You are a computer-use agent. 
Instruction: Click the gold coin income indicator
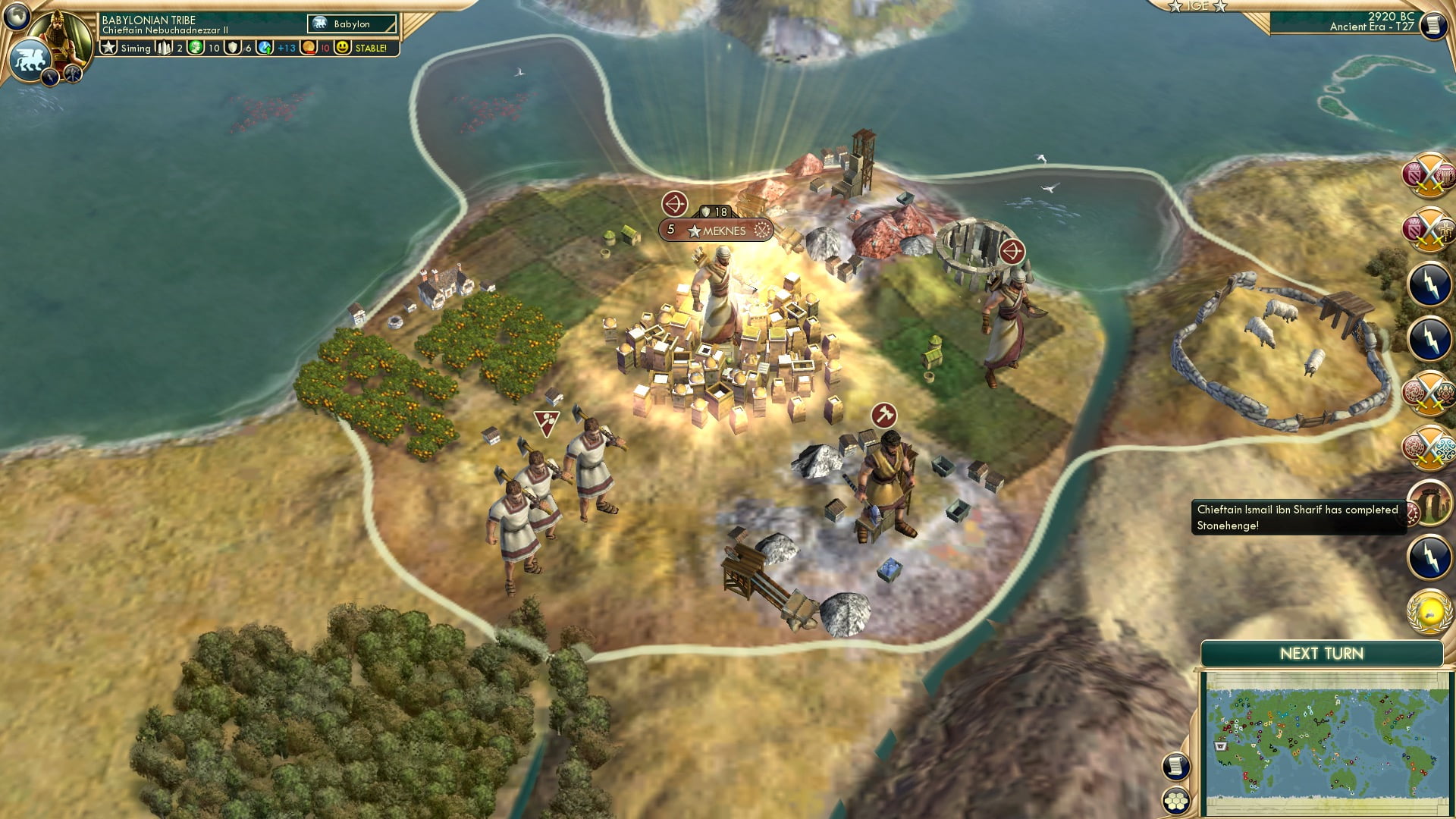[x=308, y=48]
